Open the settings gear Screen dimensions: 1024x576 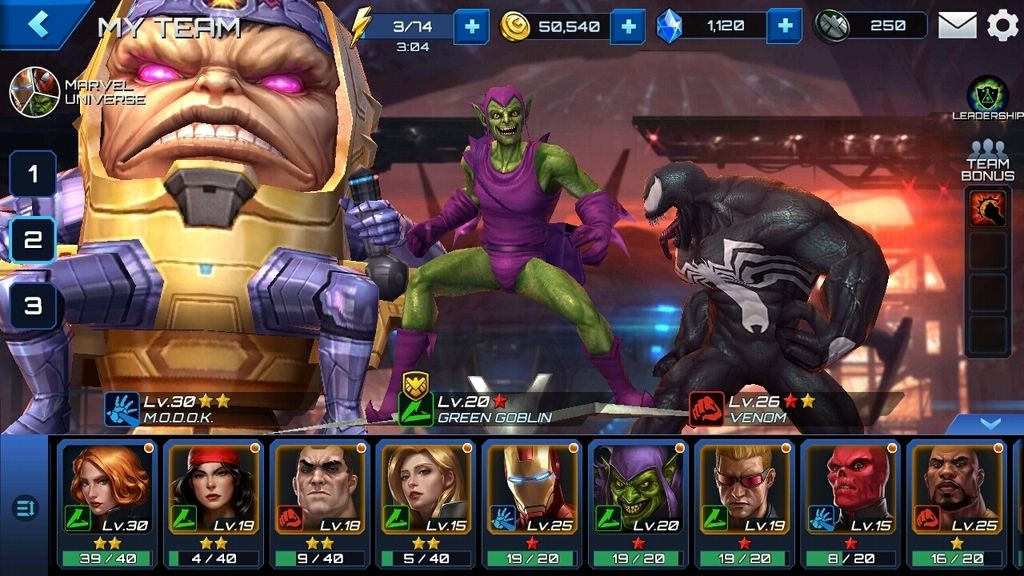(x=1002, y=26)
